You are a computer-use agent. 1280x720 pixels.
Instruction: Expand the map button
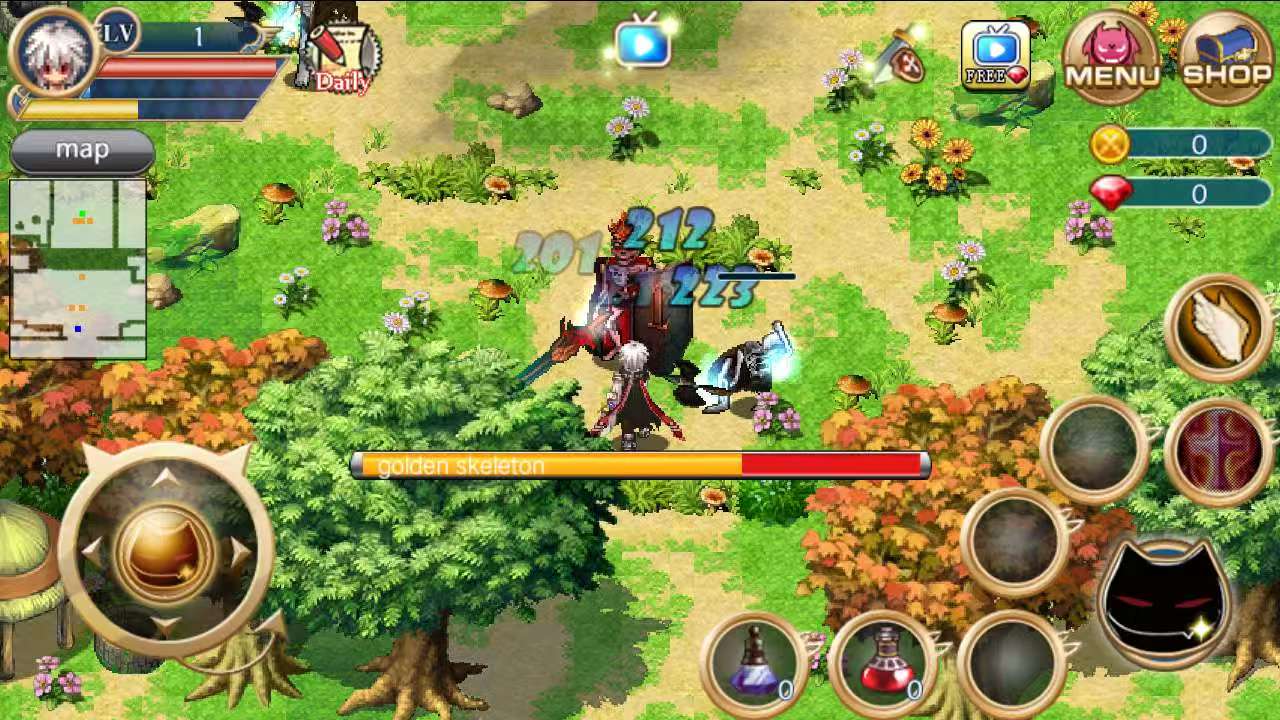(82, 150)
